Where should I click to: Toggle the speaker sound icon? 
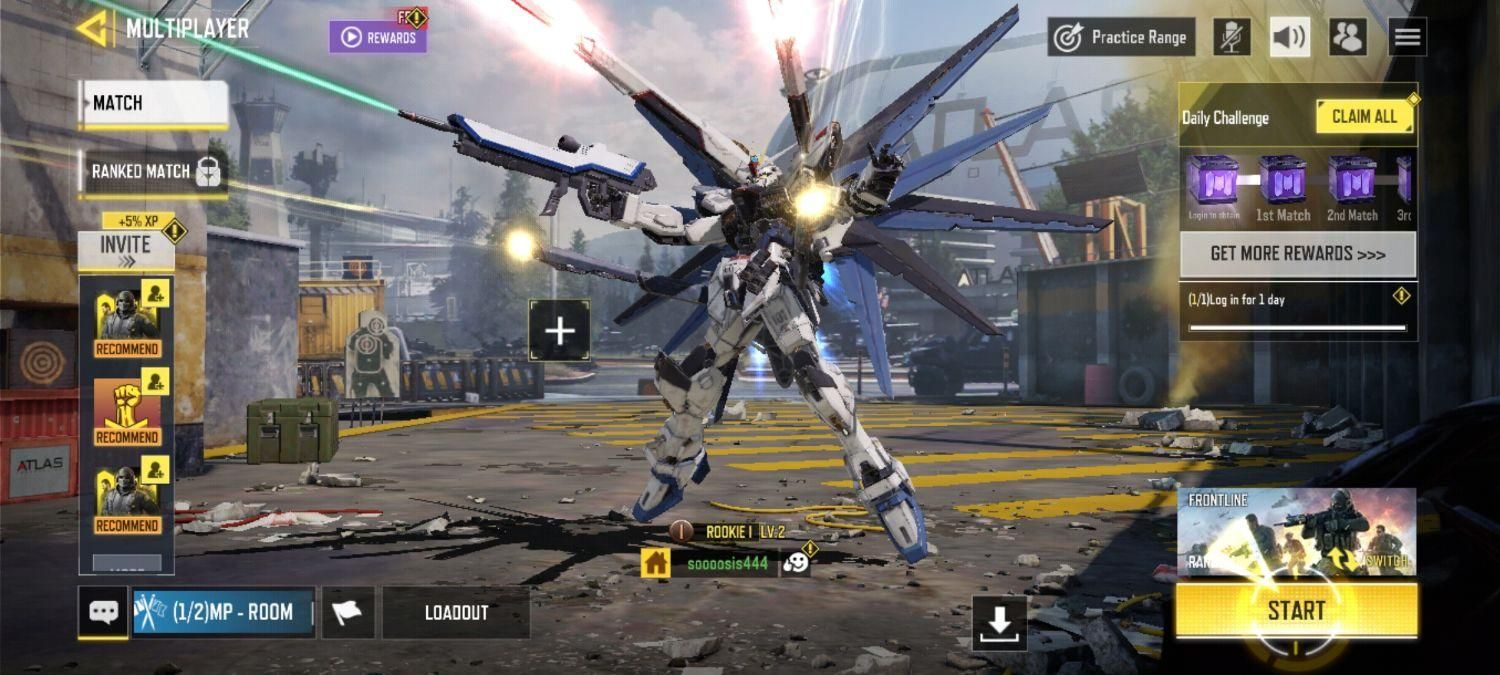(x=1290, y=38)
